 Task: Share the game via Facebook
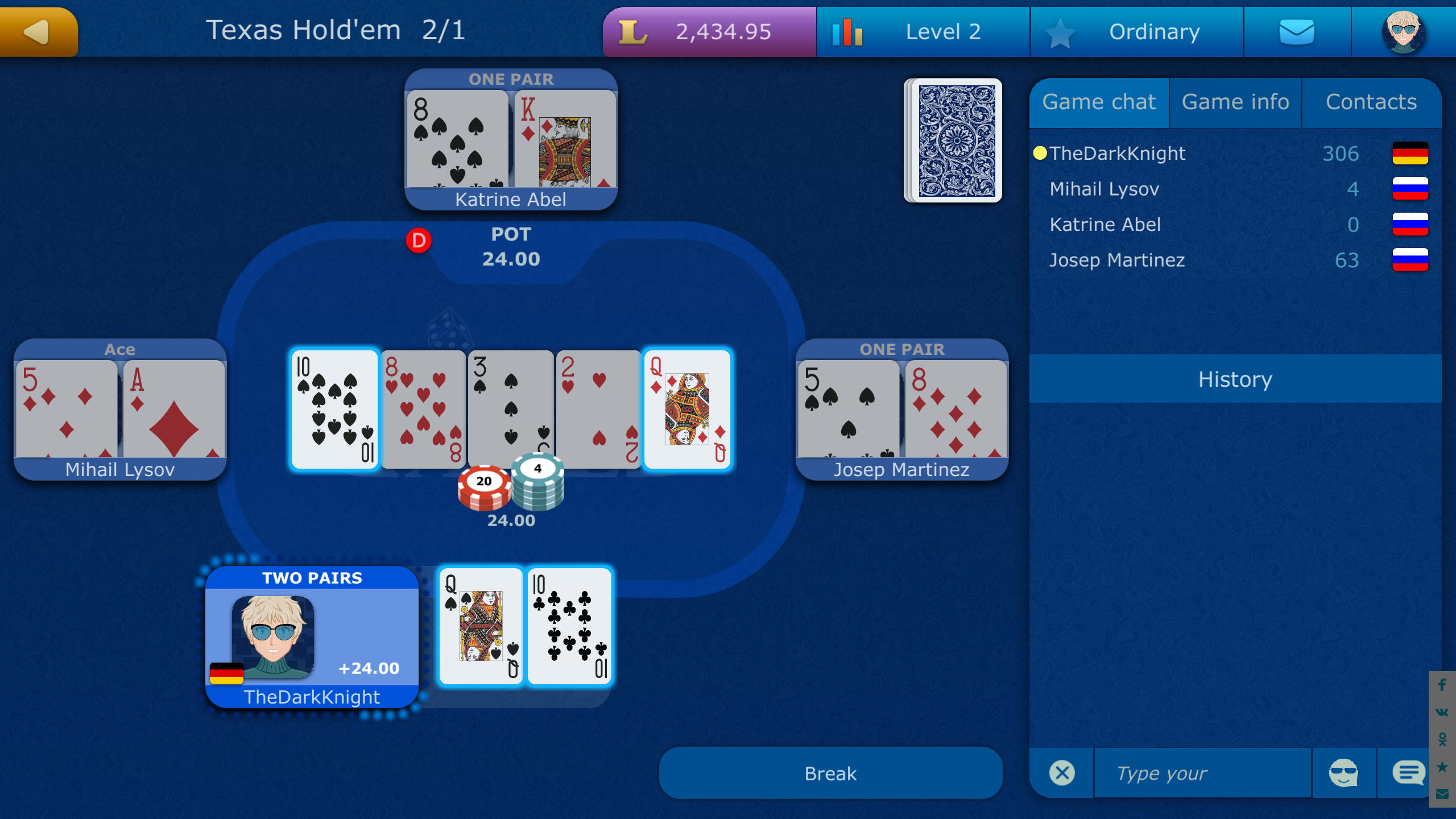tap(1441, 685)
